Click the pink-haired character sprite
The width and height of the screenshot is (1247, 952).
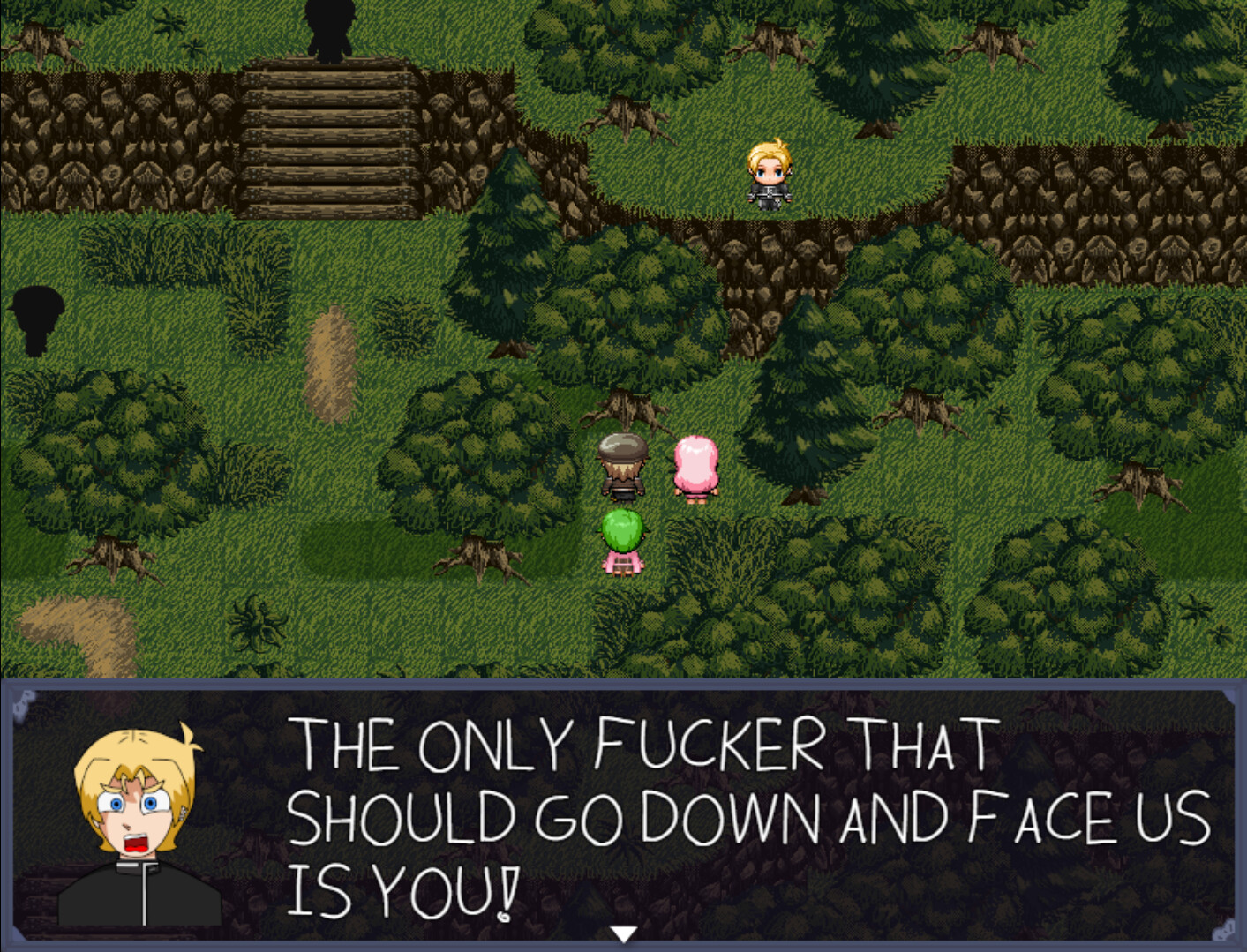coord(696,468)
